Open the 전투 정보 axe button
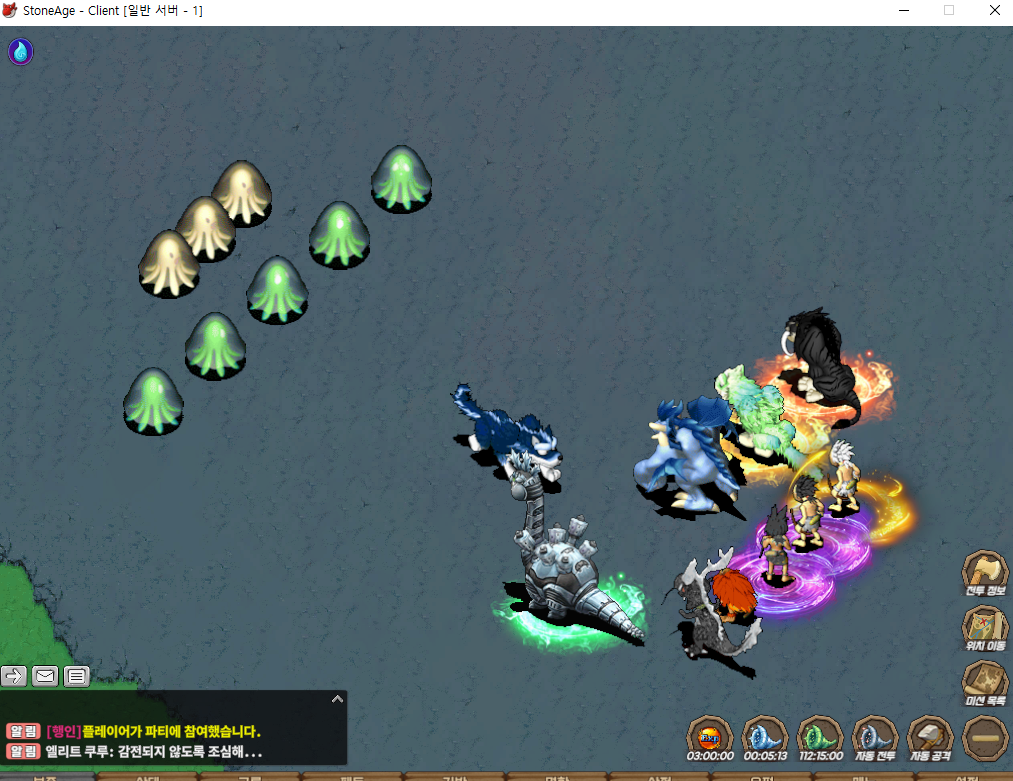This screenshot has height=781, width=1013. pyautogui.click(x=983, y=573)
